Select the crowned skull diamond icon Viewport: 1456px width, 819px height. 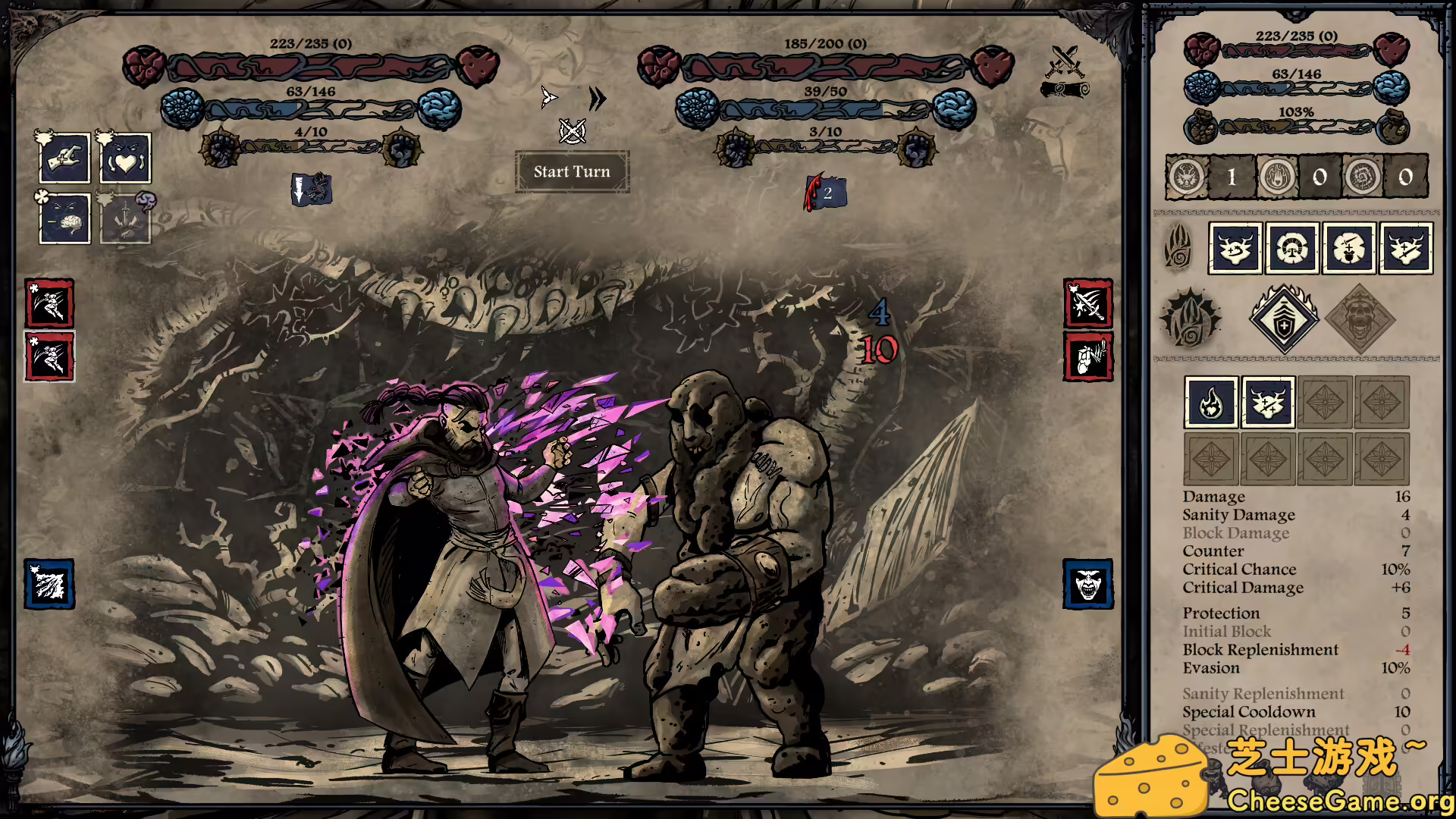click(1359, 319)
